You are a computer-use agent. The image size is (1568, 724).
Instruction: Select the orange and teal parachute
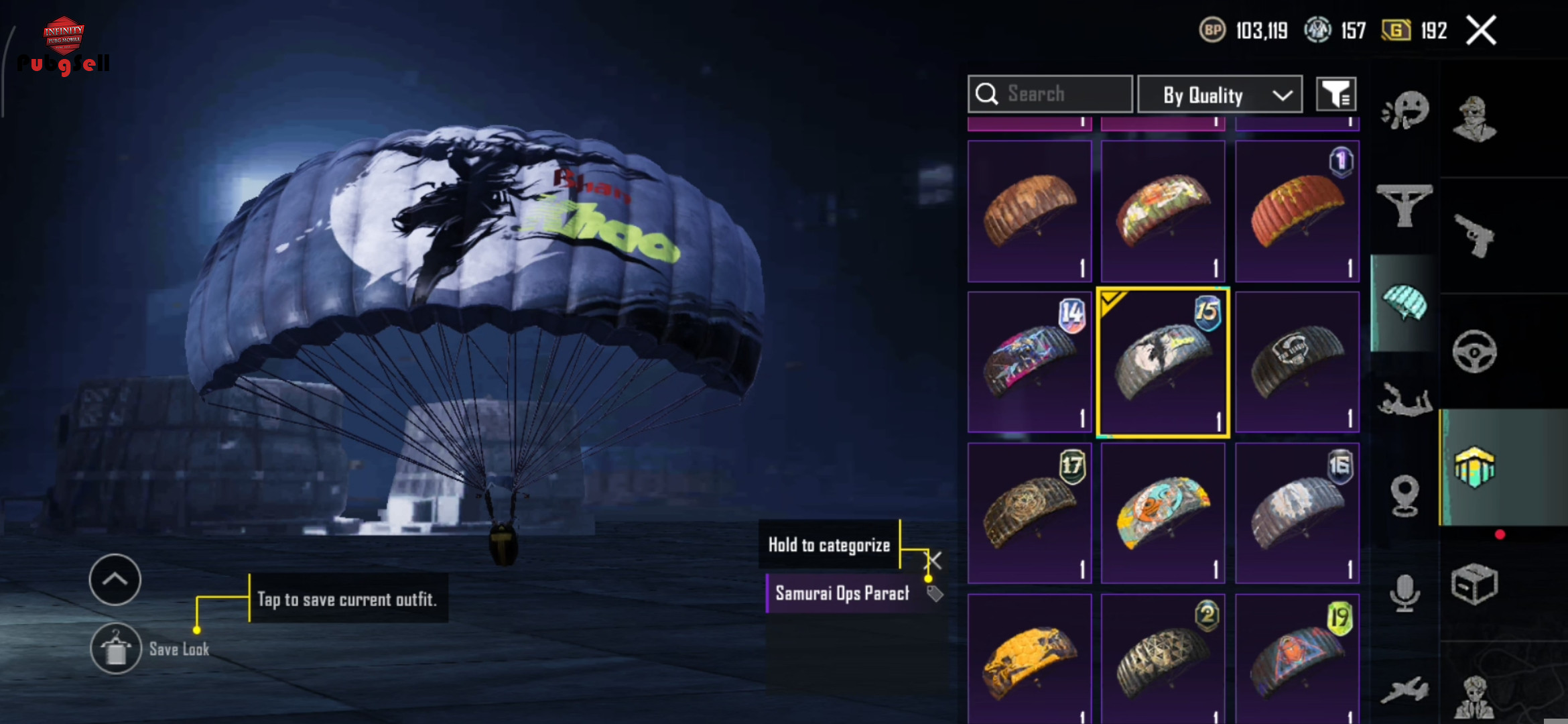click(x=1163, y=513)
